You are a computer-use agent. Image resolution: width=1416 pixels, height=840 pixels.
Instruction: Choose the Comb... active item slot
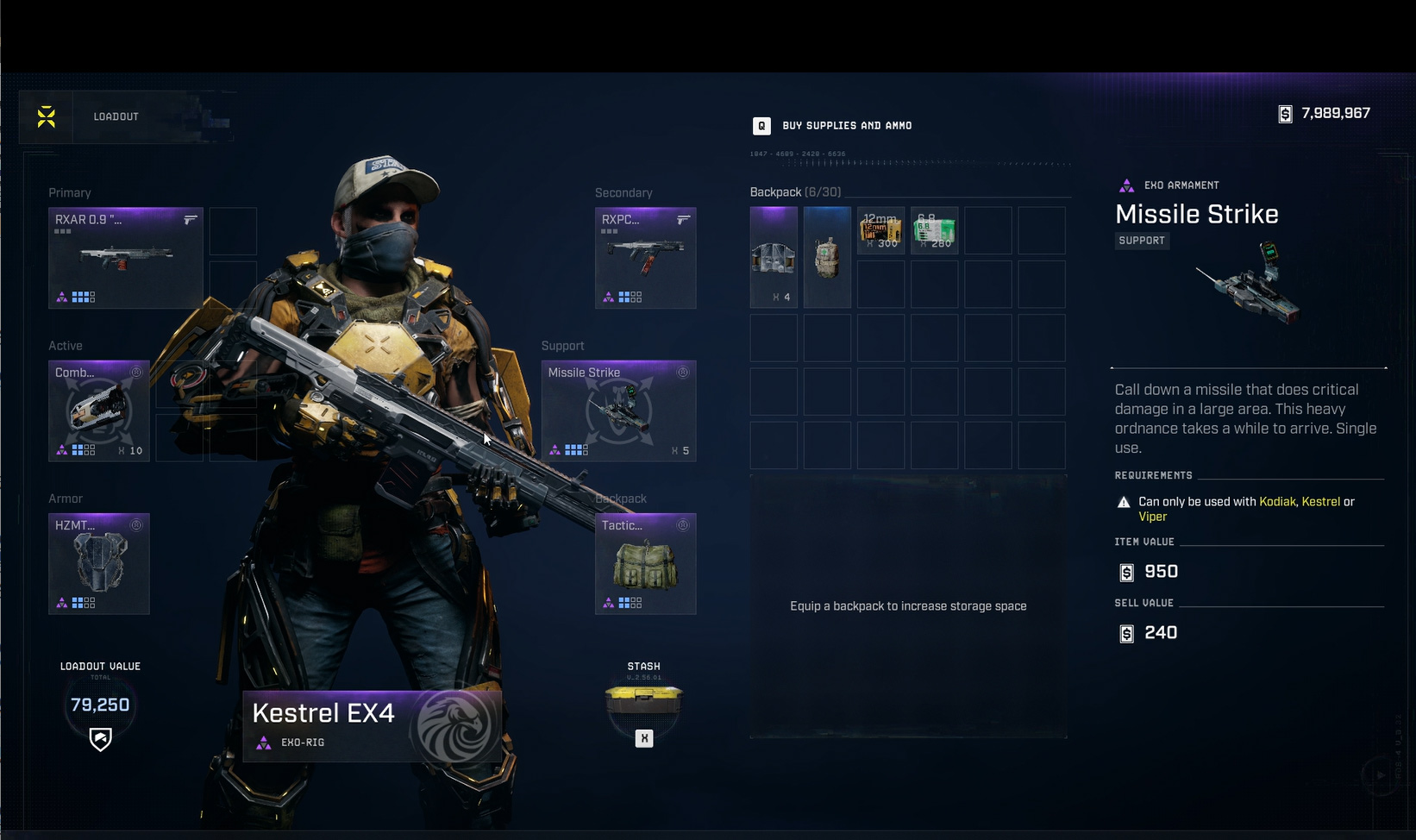99,411
